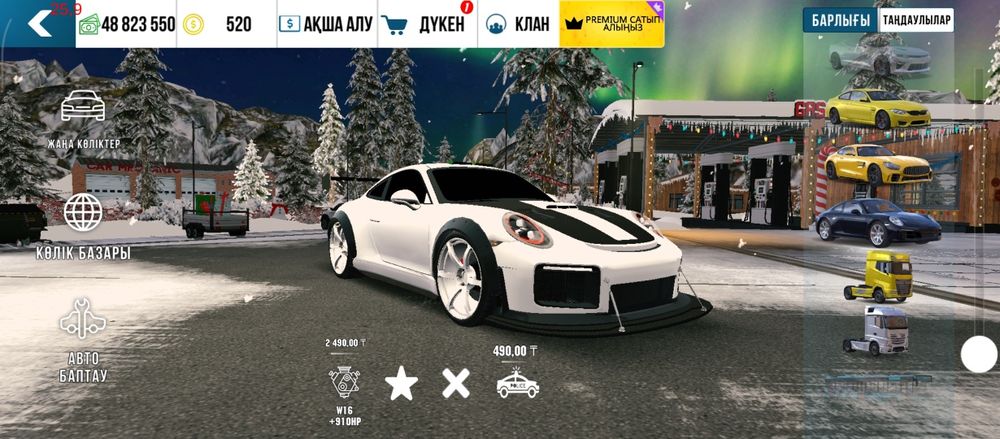Switch to the Барлығы tab
This screenshot has width=1000, height=439.
839,20
